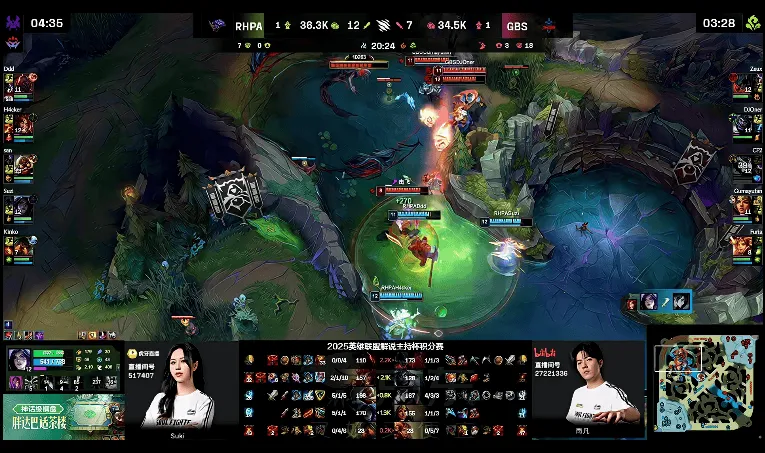Open the green sponsor banner

62,416
